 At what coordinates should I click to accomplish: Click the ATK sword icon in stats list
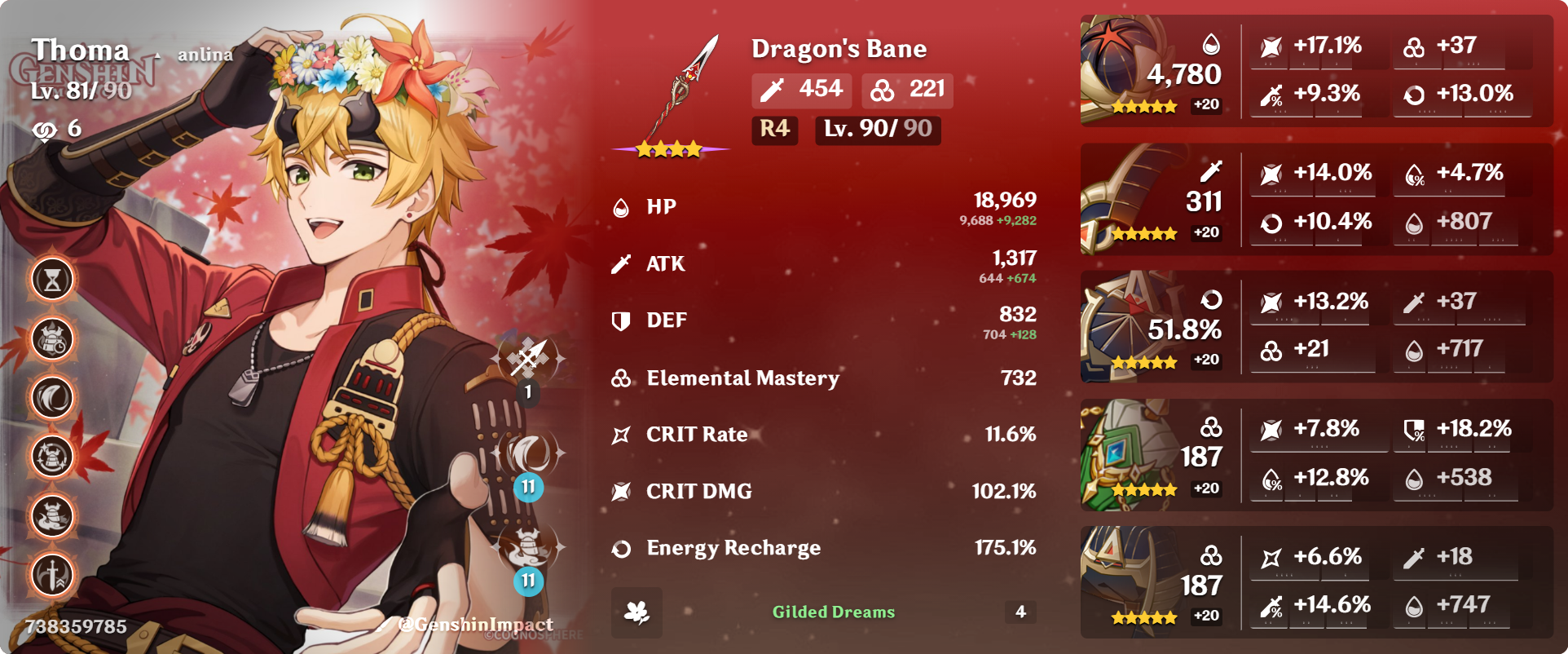(621, 263)
